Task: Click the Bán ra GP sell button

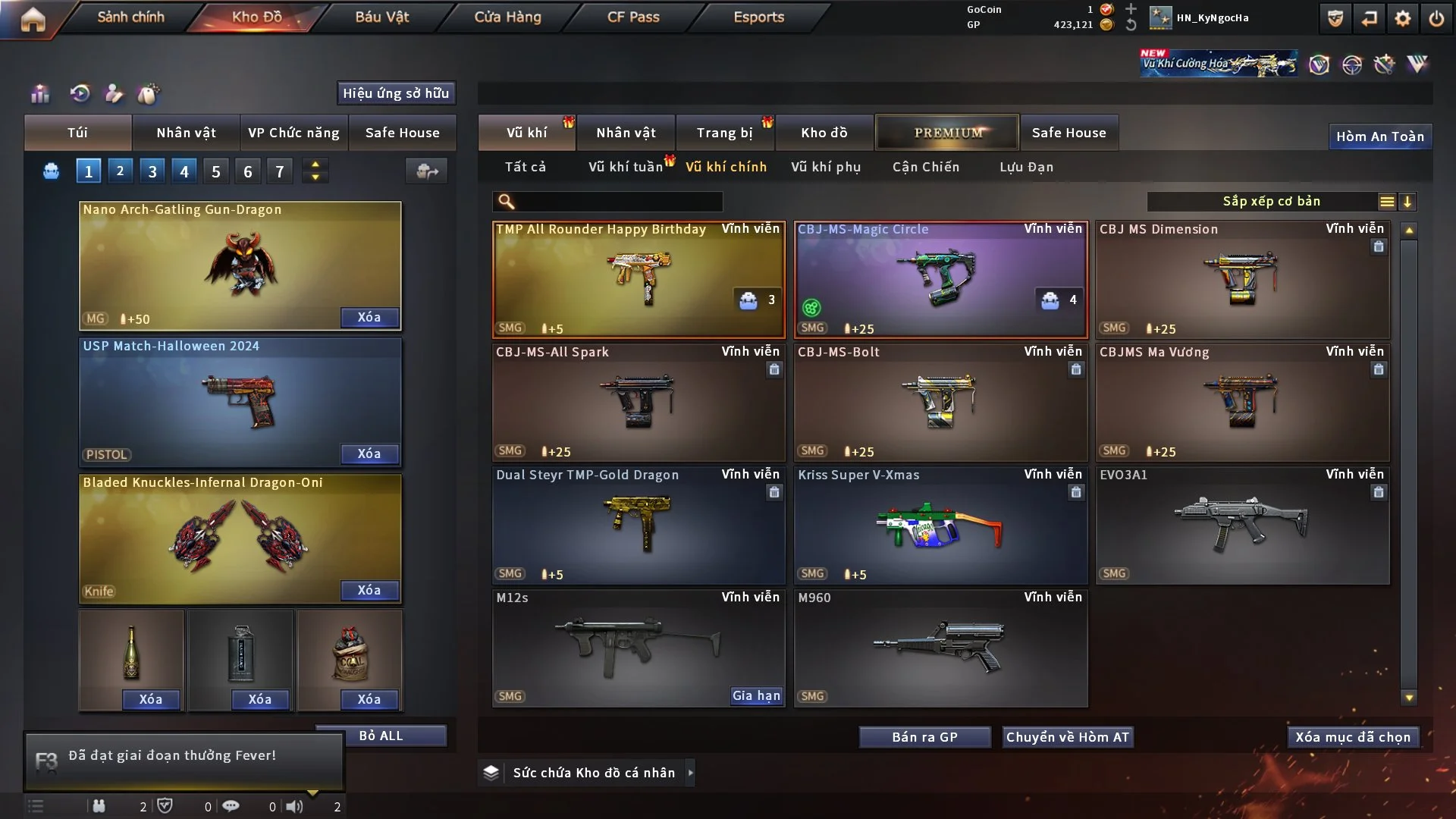Action: [x=924, y=737]
